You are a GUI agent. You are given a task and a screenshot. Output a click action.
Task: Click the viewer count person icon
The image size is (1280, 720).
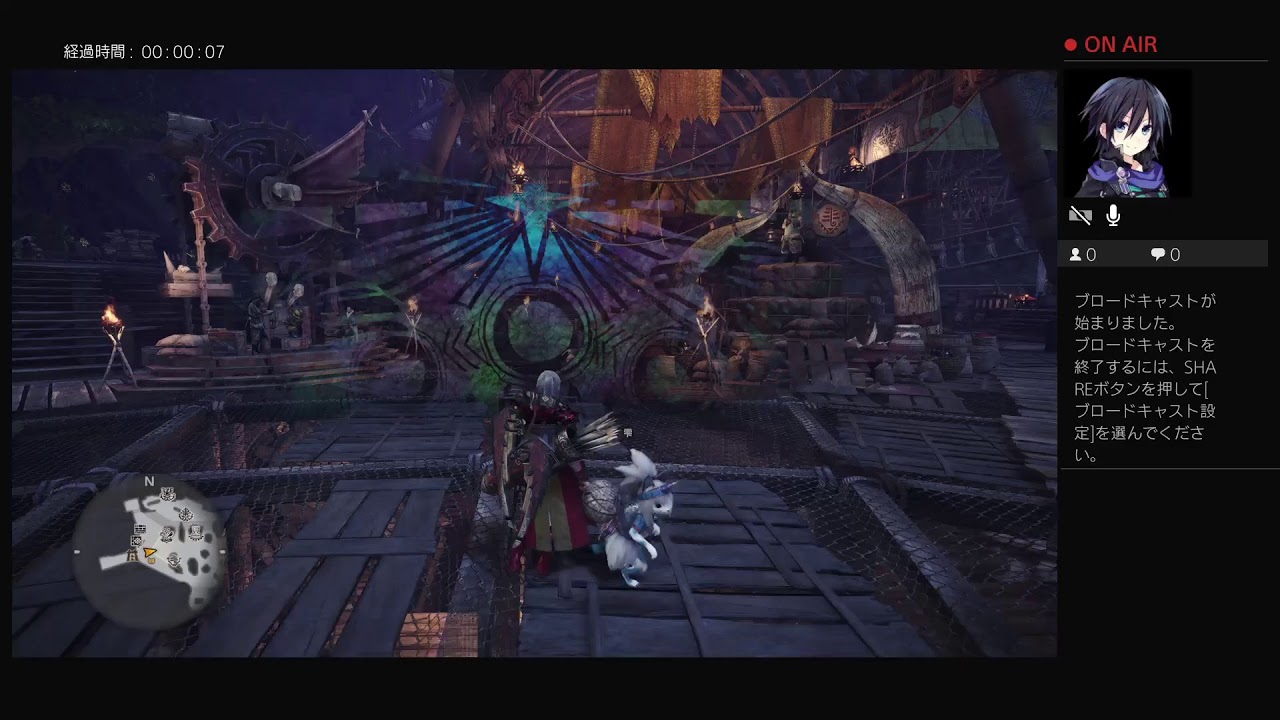pos(1075,254)
